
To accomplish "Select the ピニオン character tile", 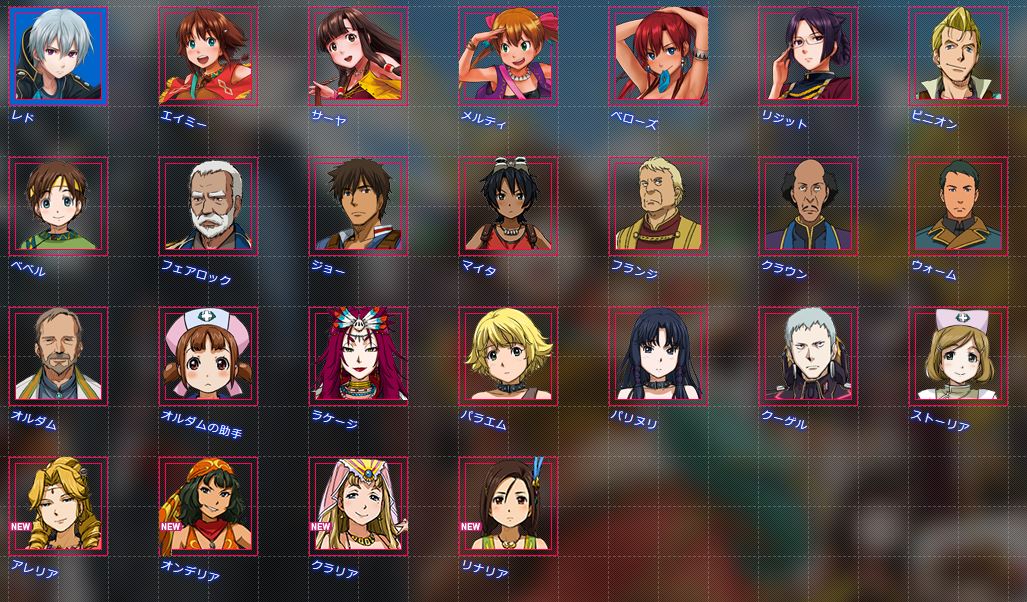I will [958, 56].
